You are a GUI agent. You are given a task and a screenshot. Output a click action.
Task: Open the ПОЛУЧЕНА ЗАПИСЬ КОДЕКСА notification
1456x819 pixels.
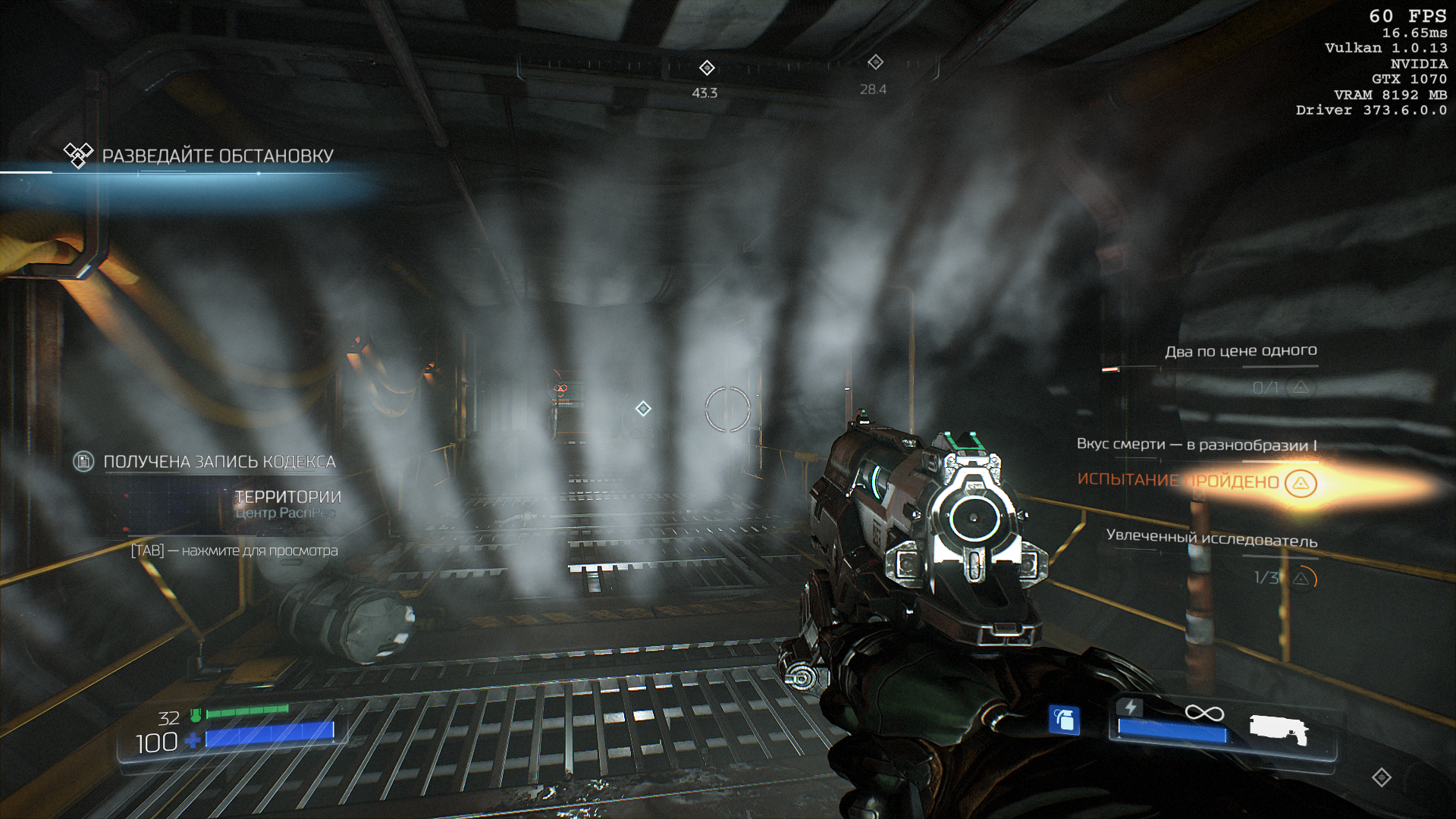point(219,462)
